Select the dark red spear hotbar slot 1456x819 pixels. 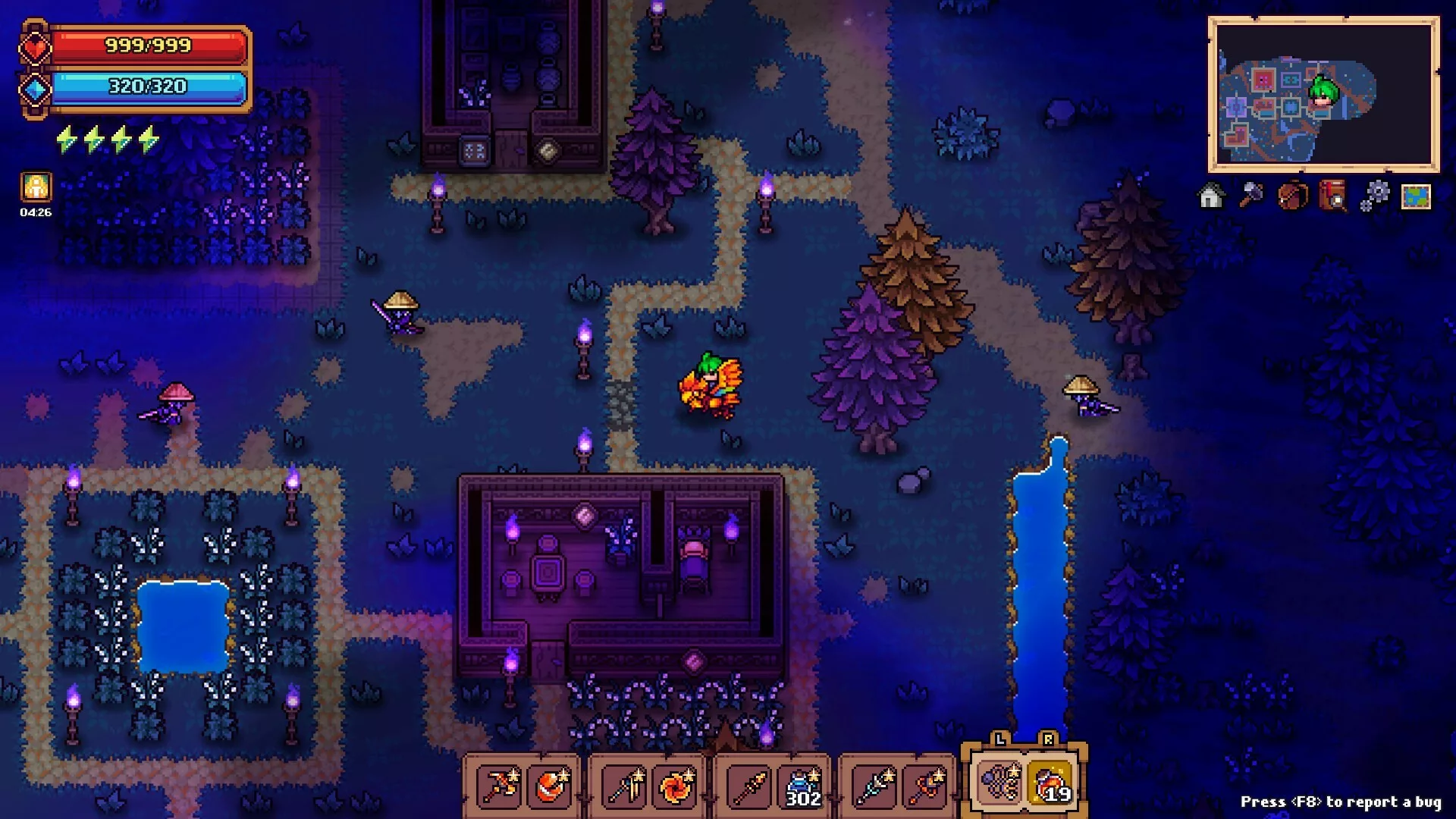pos(750,786)
